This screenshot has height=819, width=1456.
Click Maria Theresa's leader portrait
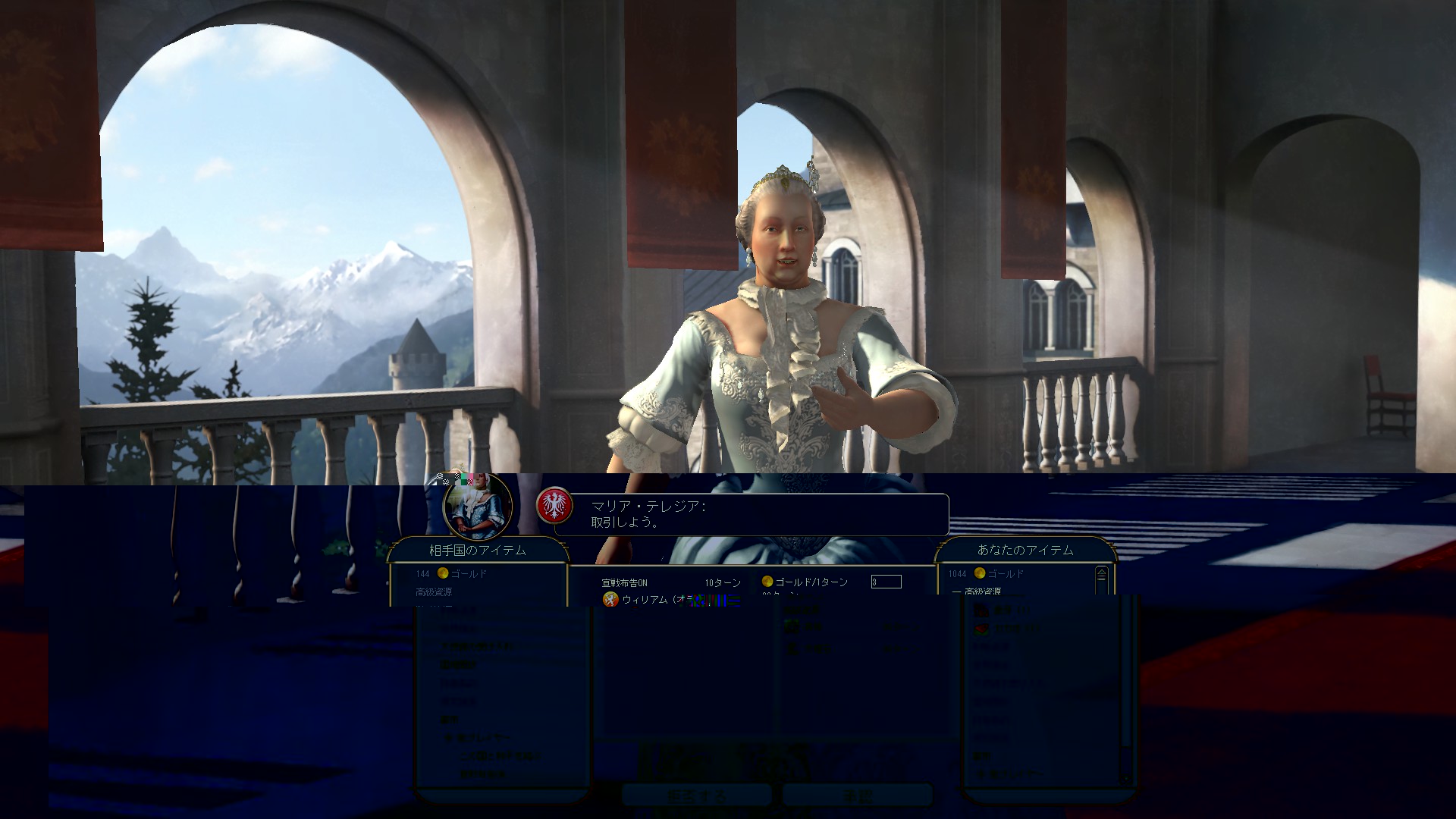478,506
